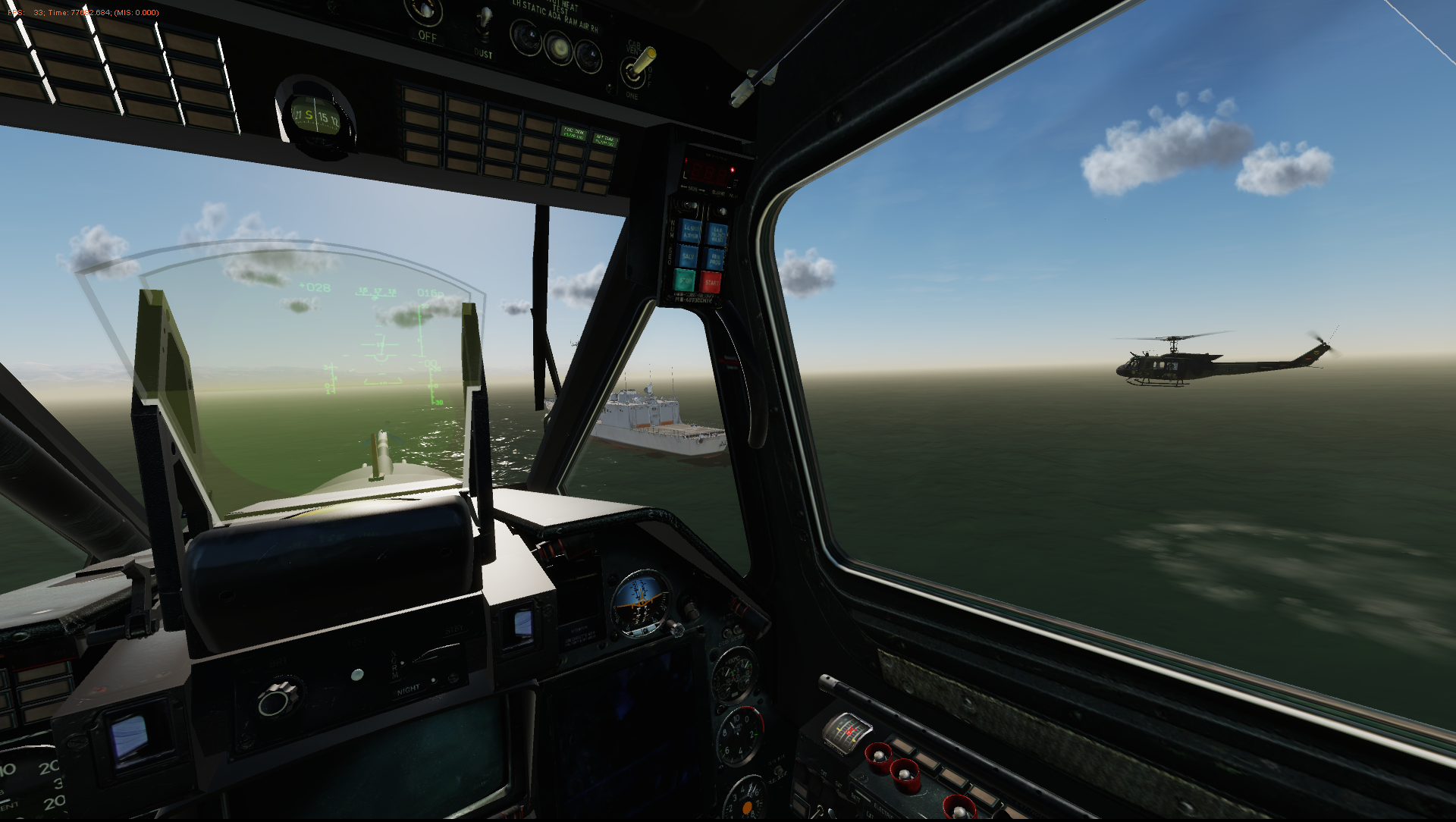This screenshot has height=822, width=1456.
Task: Select the blue SALV button
Action: point(688,256)
